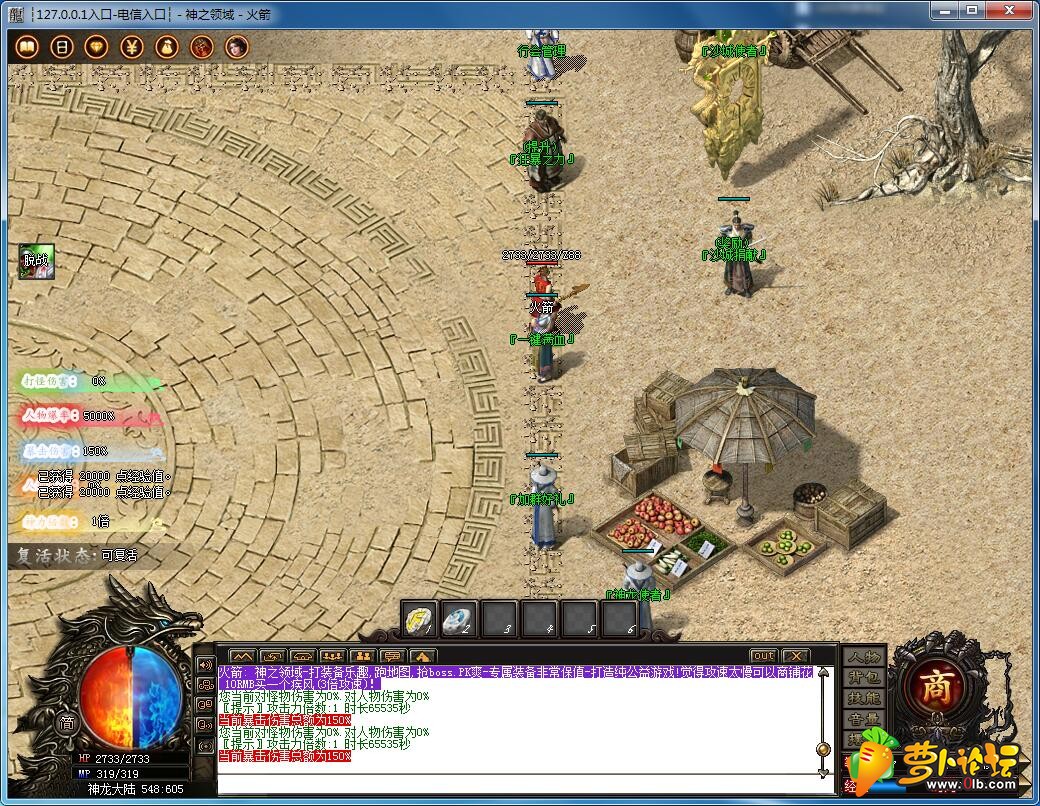Use the item in hotbar slot 2

(459, 621)
